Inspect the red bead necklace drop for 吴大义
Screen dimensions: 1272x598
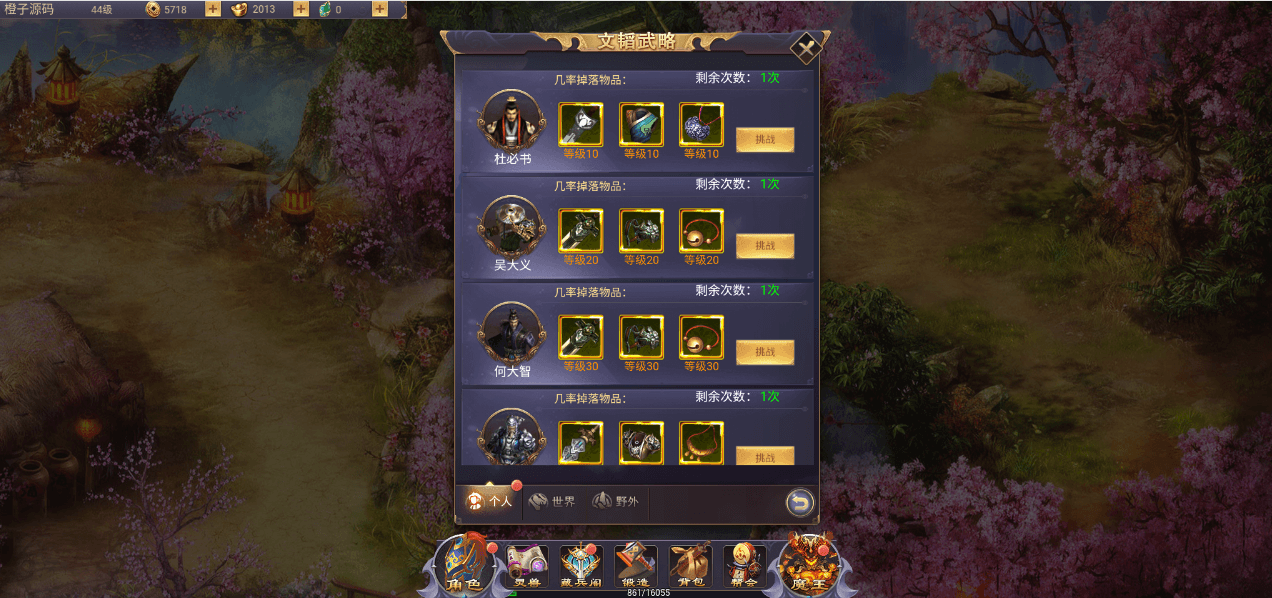(701, 231)
